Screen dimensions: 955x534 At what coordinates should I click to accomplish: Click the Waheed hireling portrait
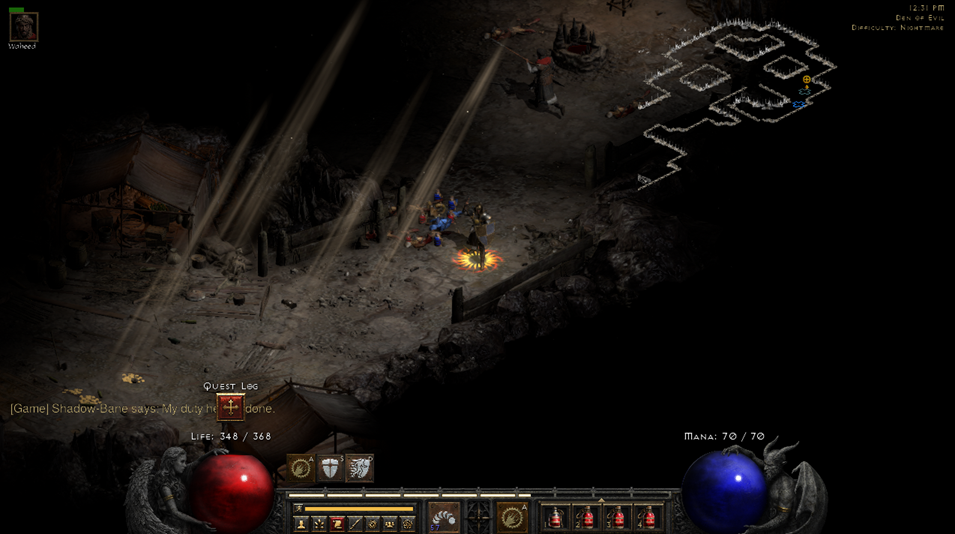23,27
